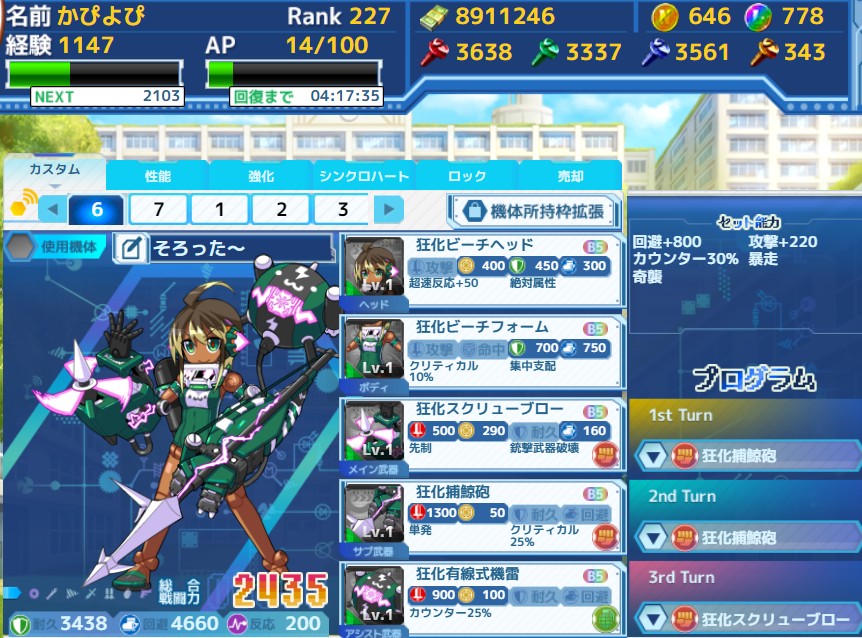Choose loadout slot number 7
Screen dimensions: 862x638
[x=159, y=210]
